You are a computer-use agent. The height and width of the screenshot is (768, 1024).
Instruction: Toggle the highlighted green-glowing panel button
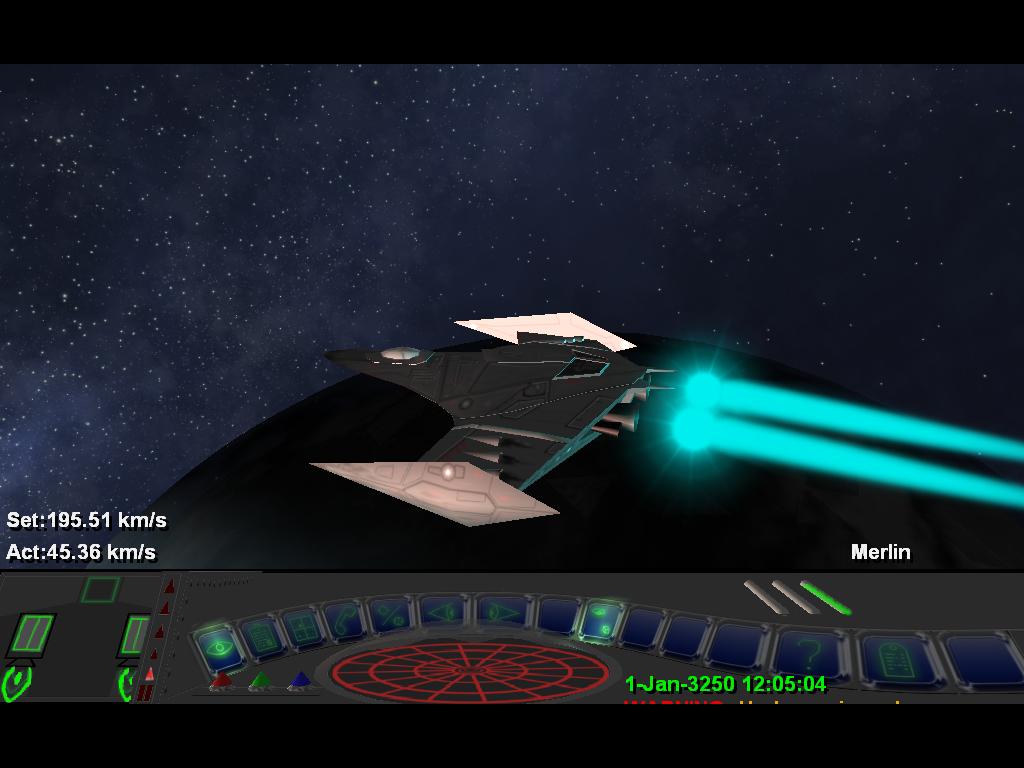point(602,622)
